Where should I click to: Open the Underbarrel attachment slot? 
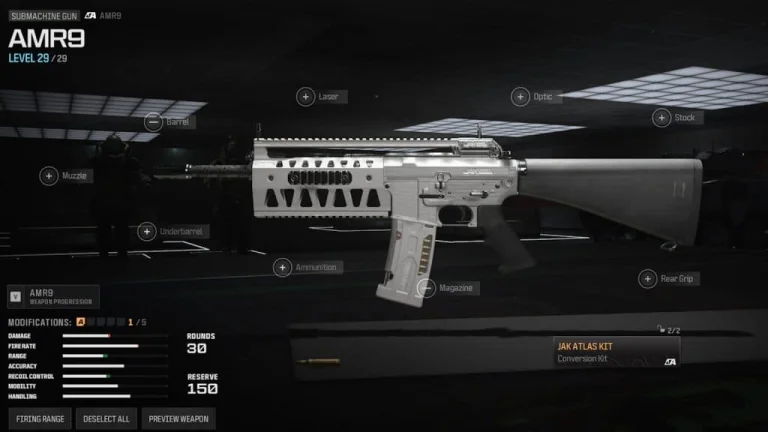pyautogui.click(x=147, y=232)
